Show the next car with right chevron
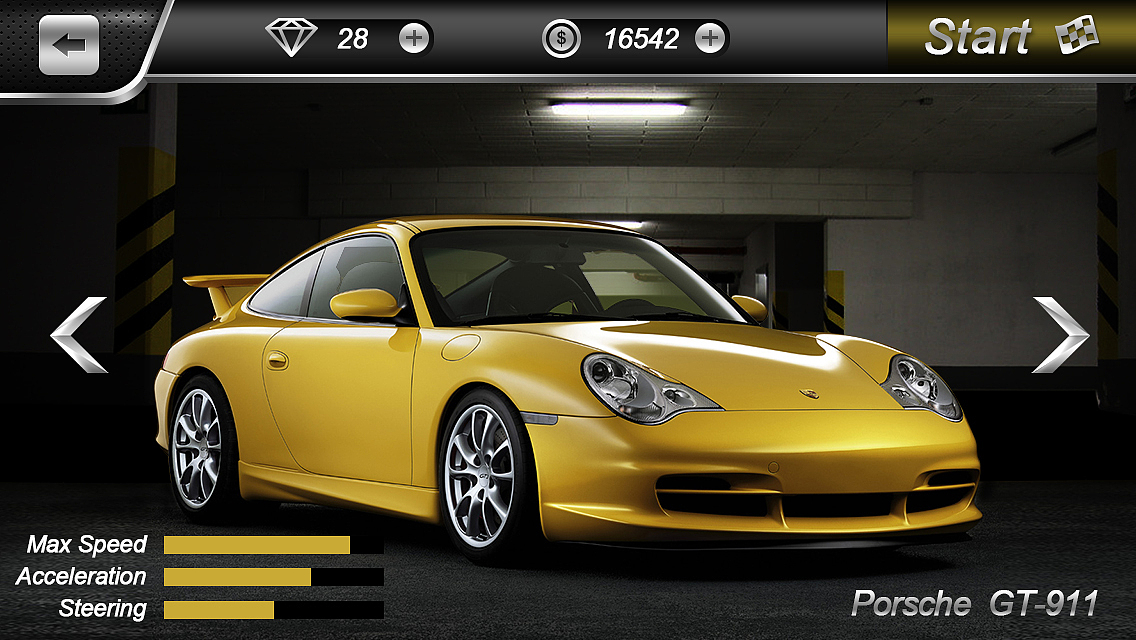 1060,335
